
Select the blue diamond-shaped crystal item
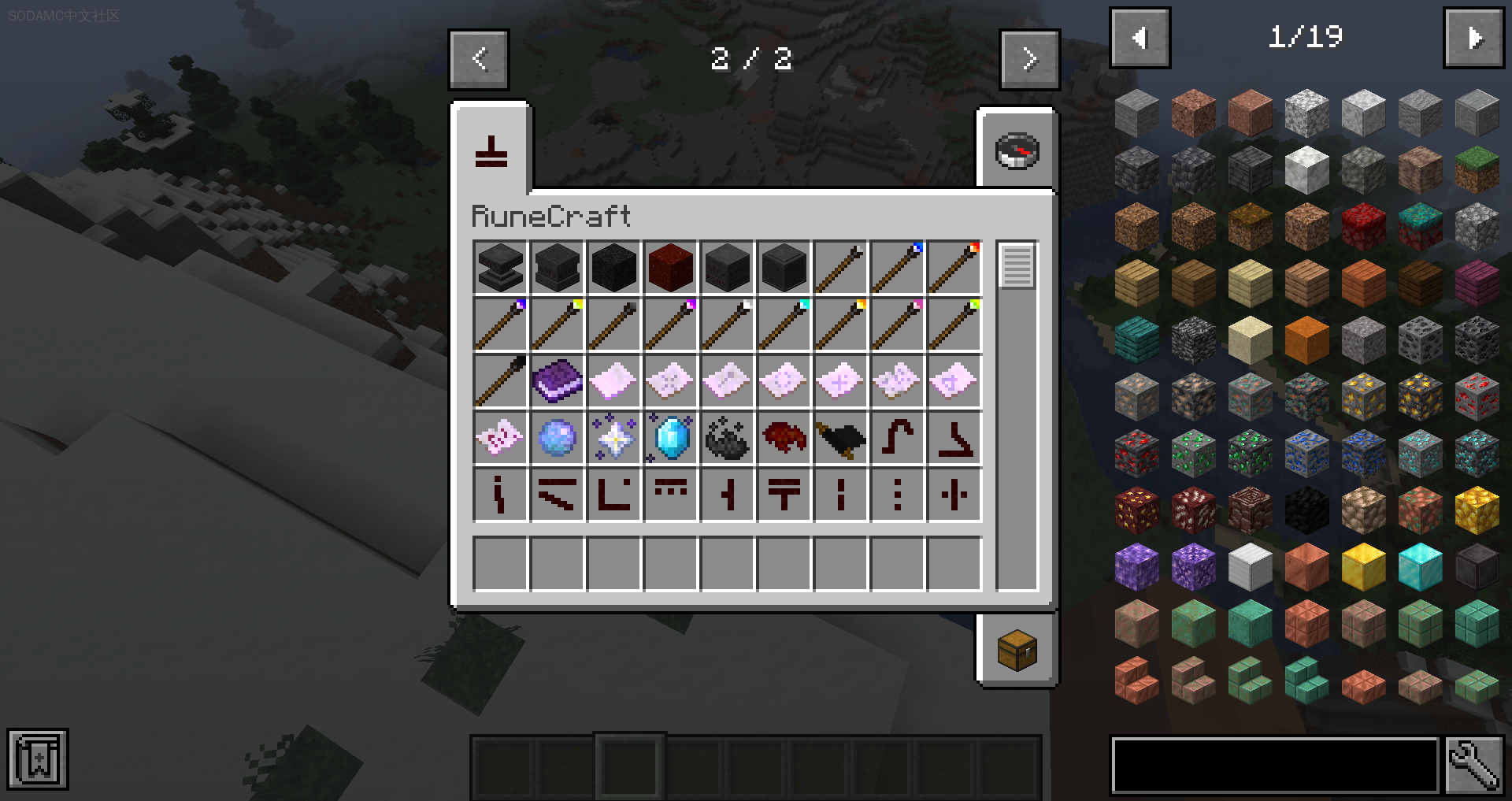click(671, 438)
